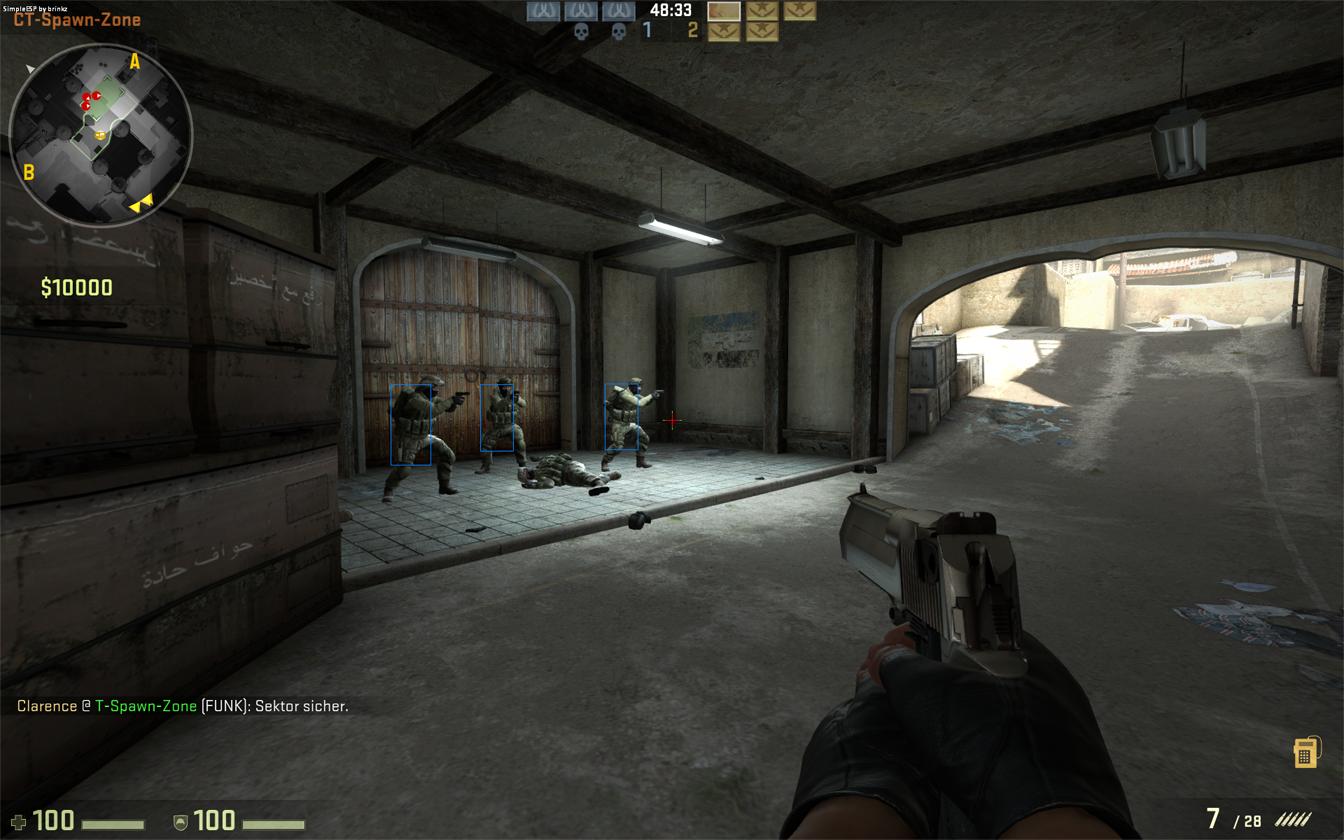This screenshot has height=840, width=1344.
Task: Click Clarence's radio chat message
Action: tap(183, 706)
